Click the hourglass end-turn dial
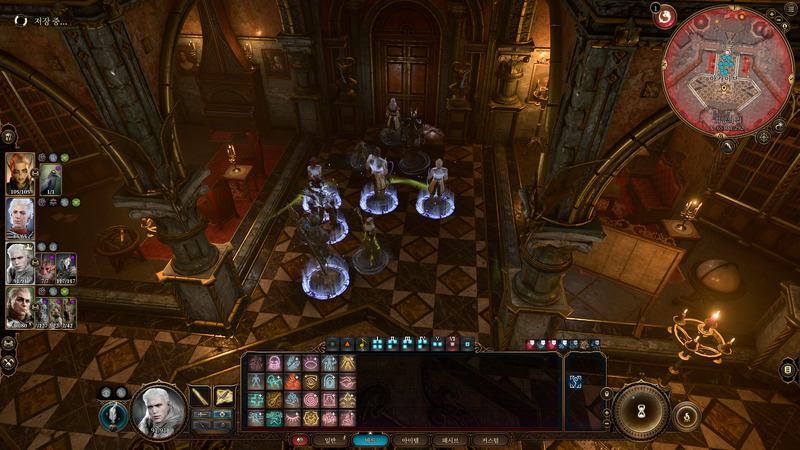Image resolution: width=800 pixels, height=450 pixels. (x=641, y=409)
